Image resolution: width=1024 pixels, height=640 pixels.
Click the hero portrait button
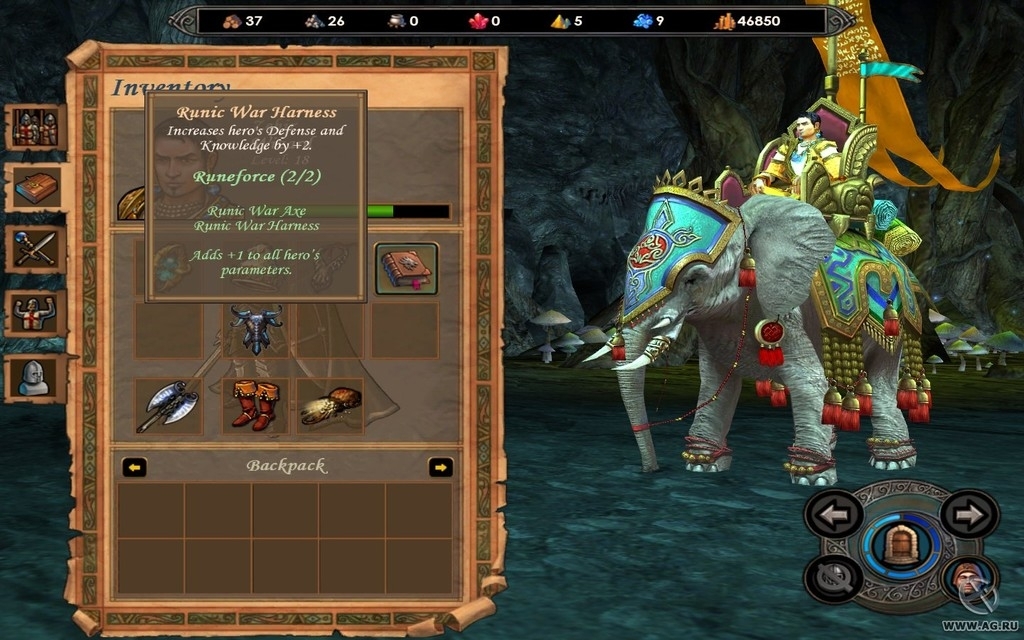[969, 579]
